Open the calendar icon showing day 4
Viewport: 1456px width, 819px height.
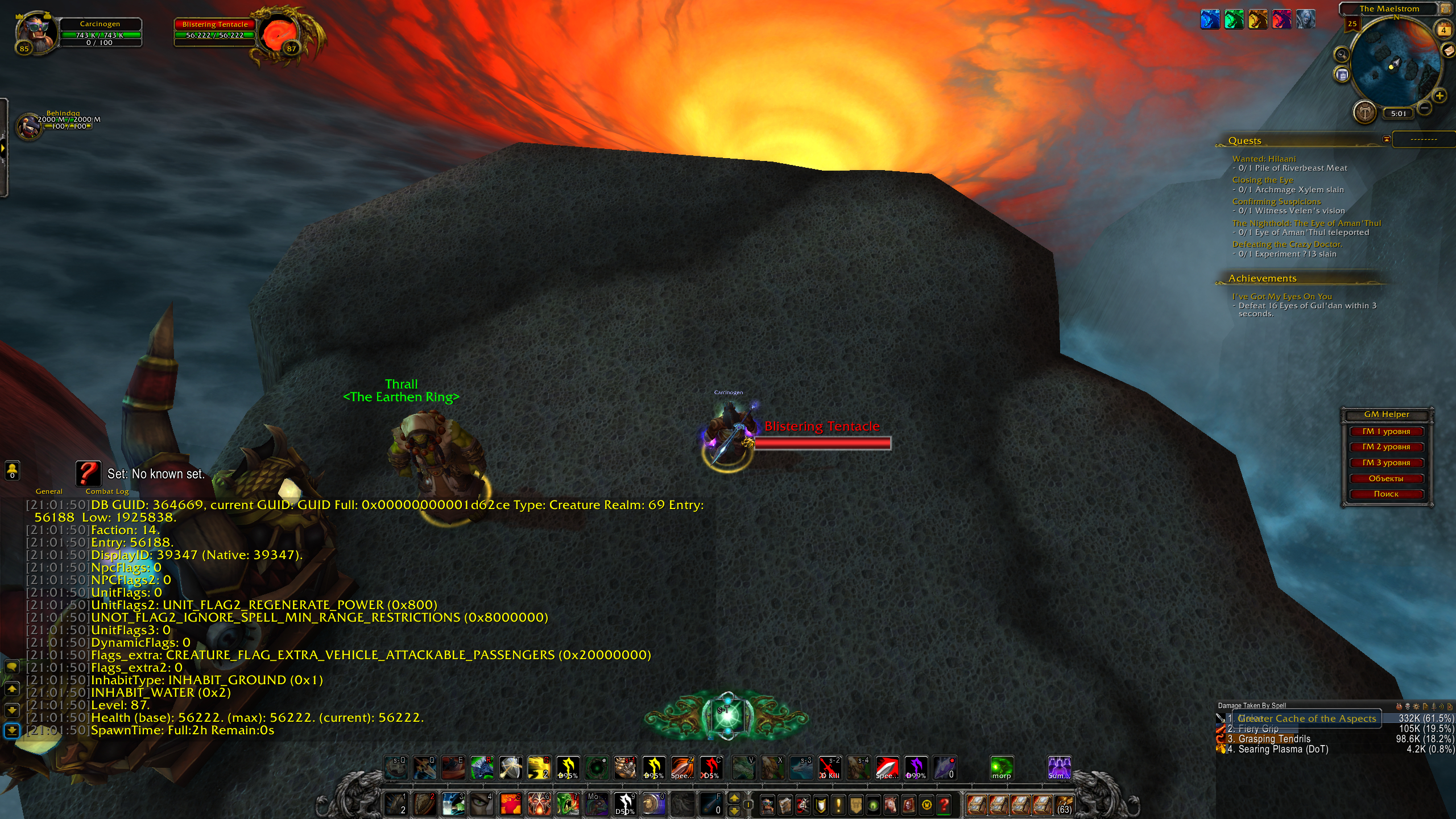coord(1444,30)
